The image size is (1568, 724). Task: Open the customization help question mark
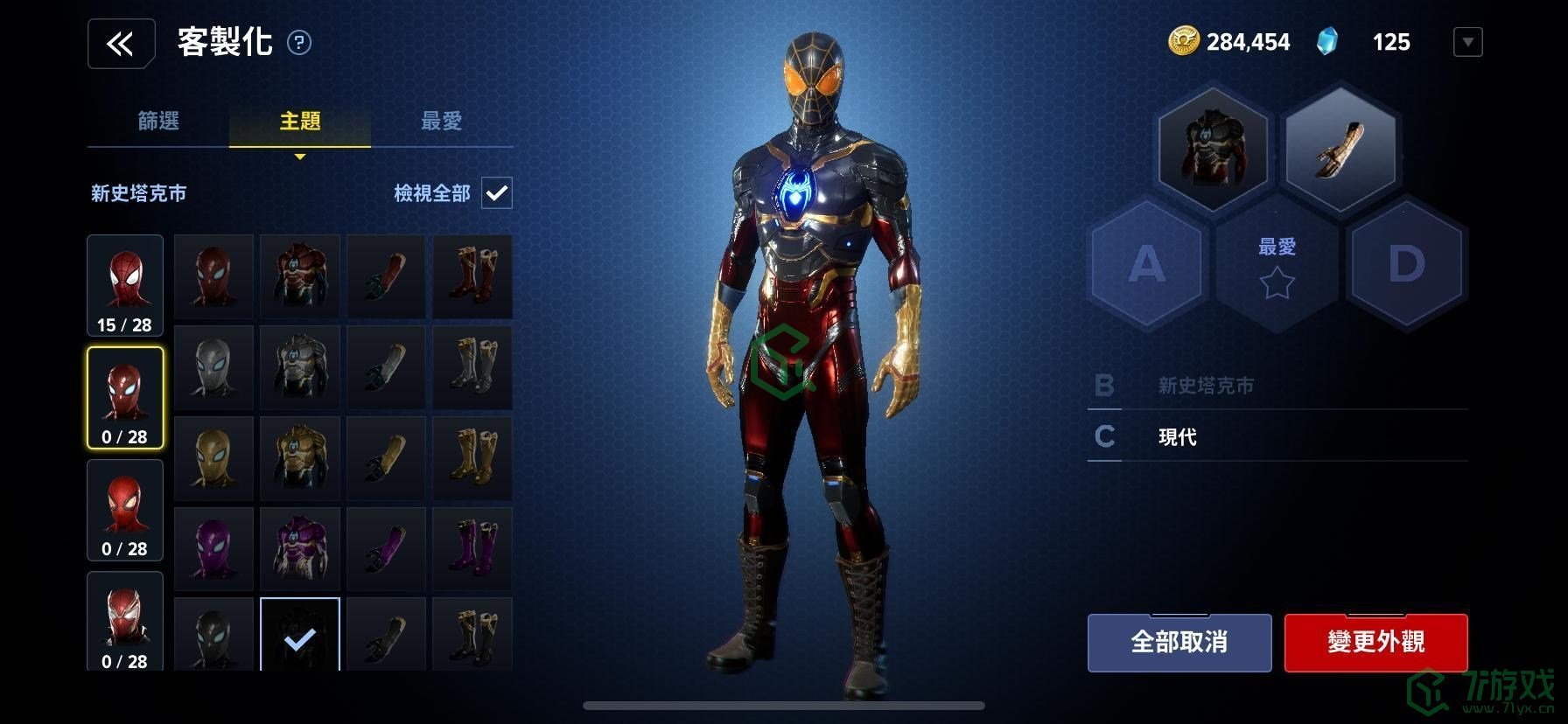(299, 42)
